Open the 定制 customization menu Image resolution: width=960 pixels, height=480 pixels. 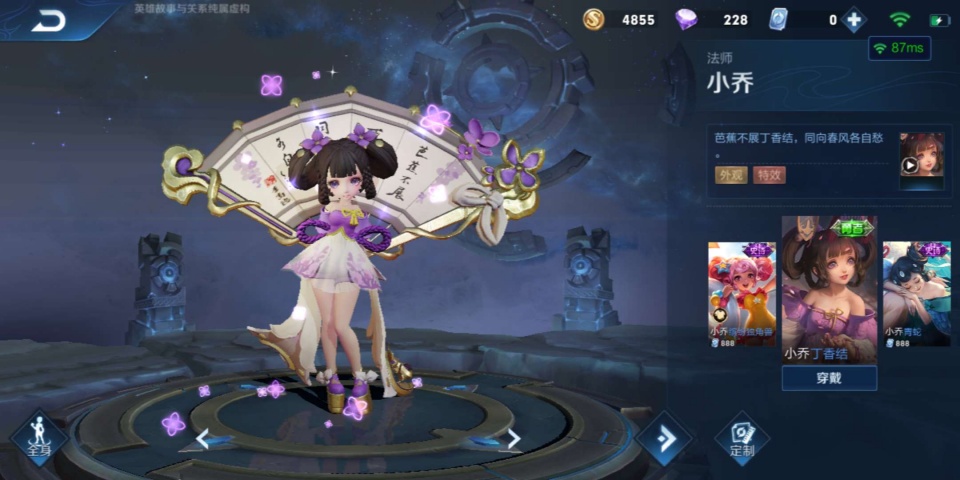[x=742, y=438]
